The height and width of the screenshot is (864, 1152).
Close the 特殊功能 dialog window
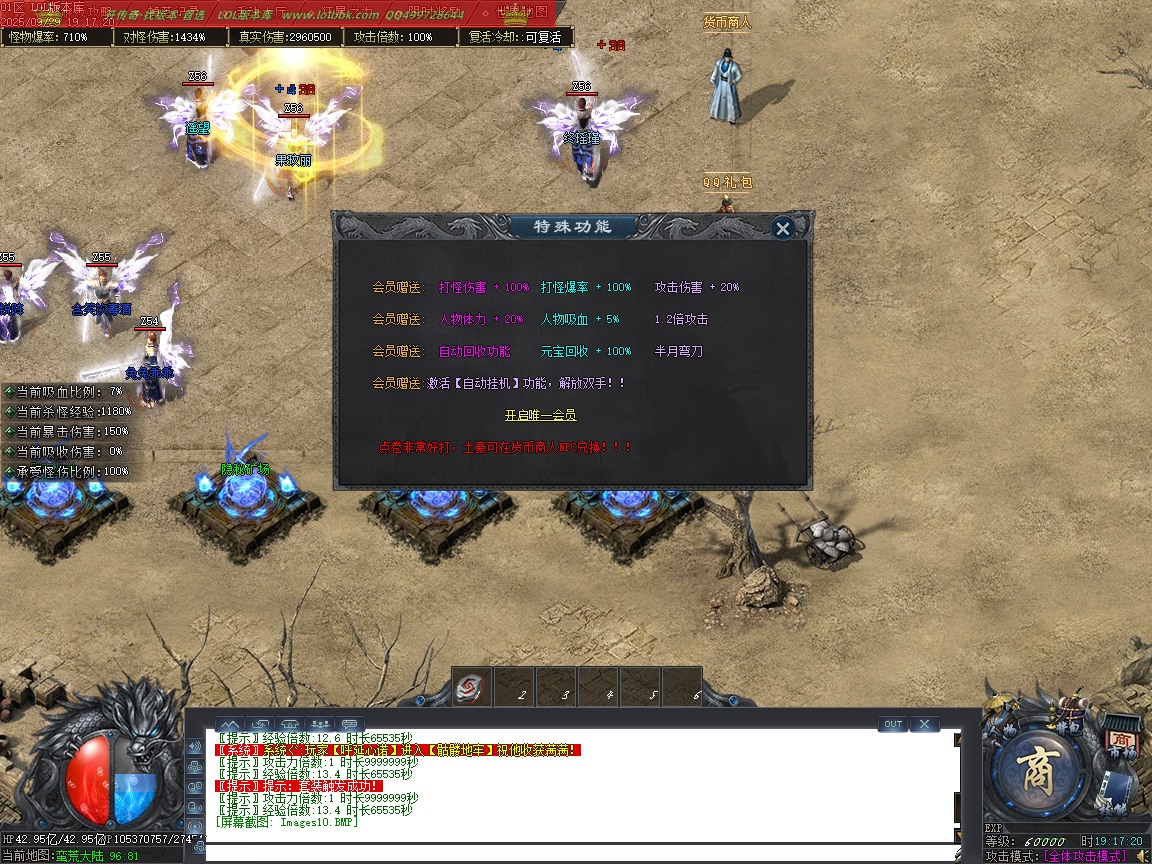(783, 228)
